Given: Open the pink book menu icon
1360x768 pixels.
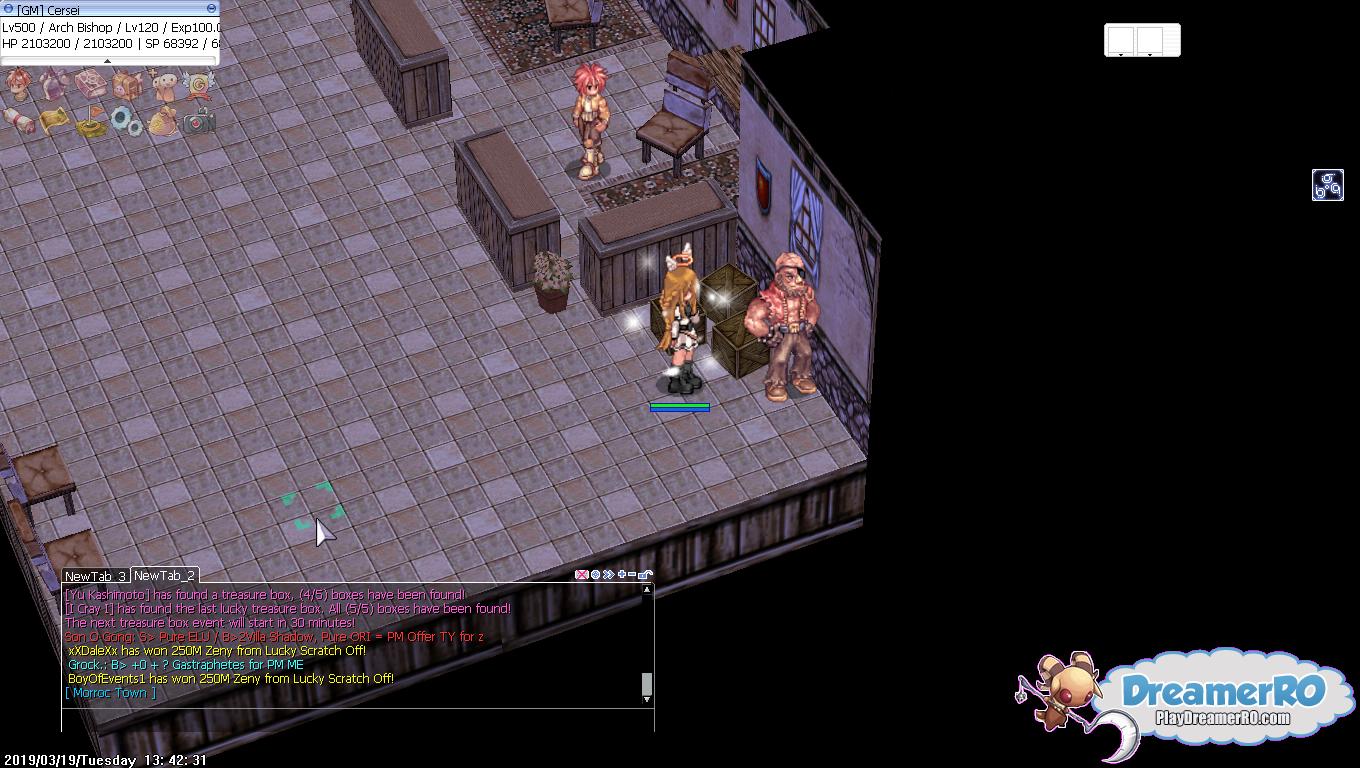Looking at the screenshot, I should [x=91, y=85].
